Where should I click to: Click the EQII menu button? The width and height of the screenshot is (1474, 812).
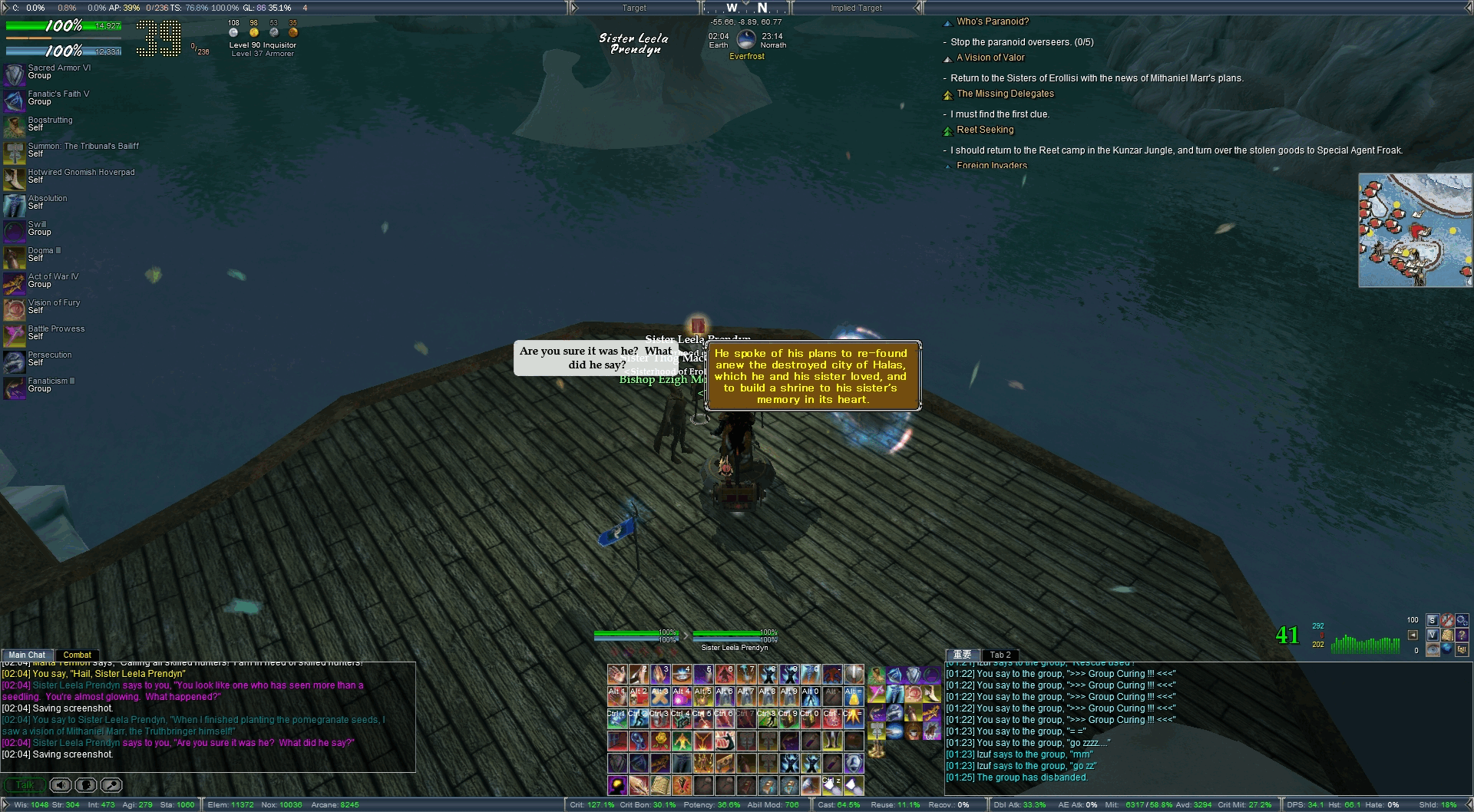click(1461, 649)
